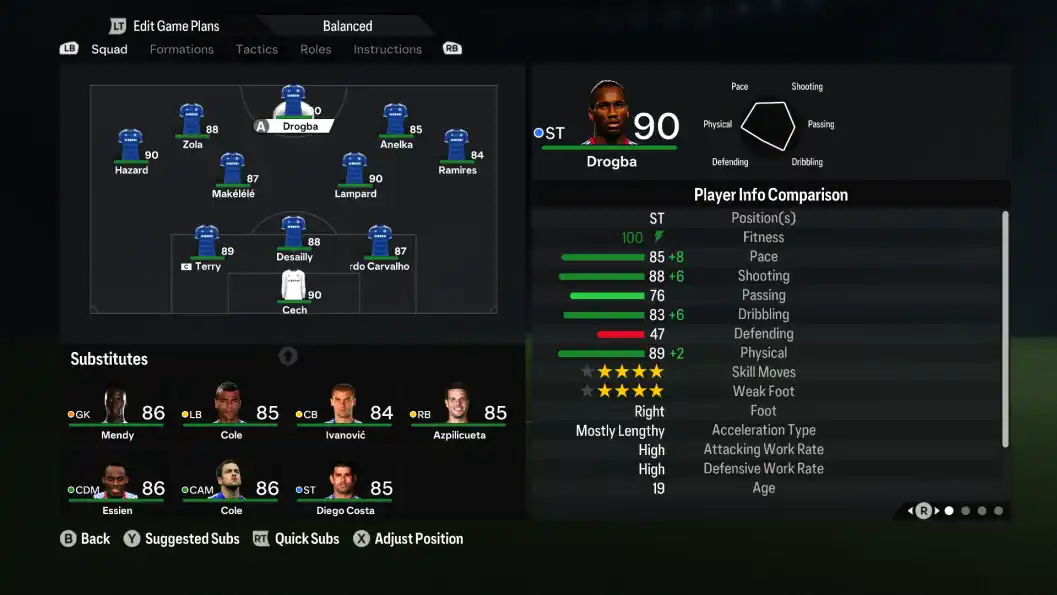Select substitute Azpilicueta card

pyautogui.click(x=458, y=412)
